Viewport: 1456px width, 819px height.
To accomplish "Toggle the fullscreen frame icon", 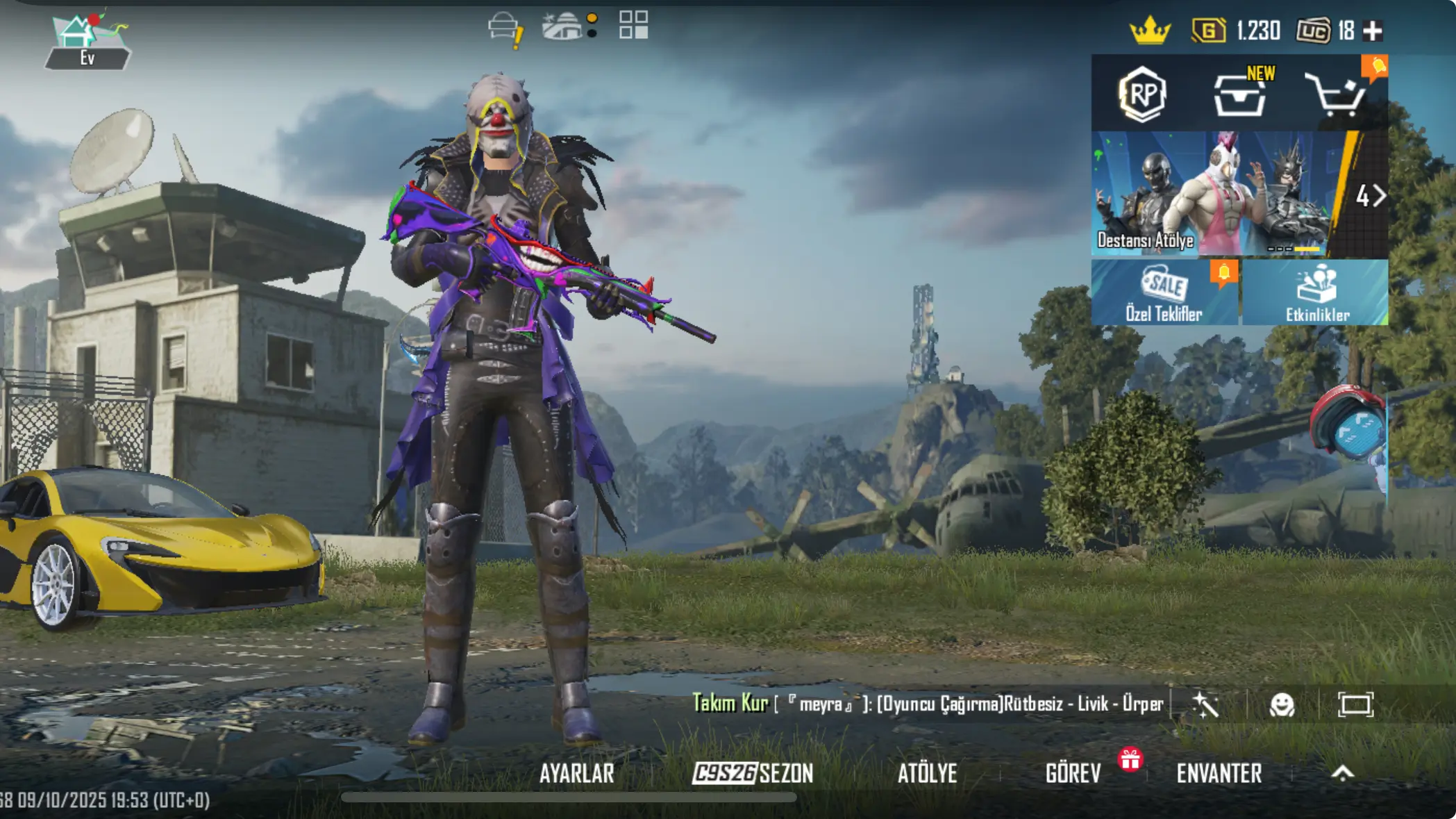I will pos(1355,705).
